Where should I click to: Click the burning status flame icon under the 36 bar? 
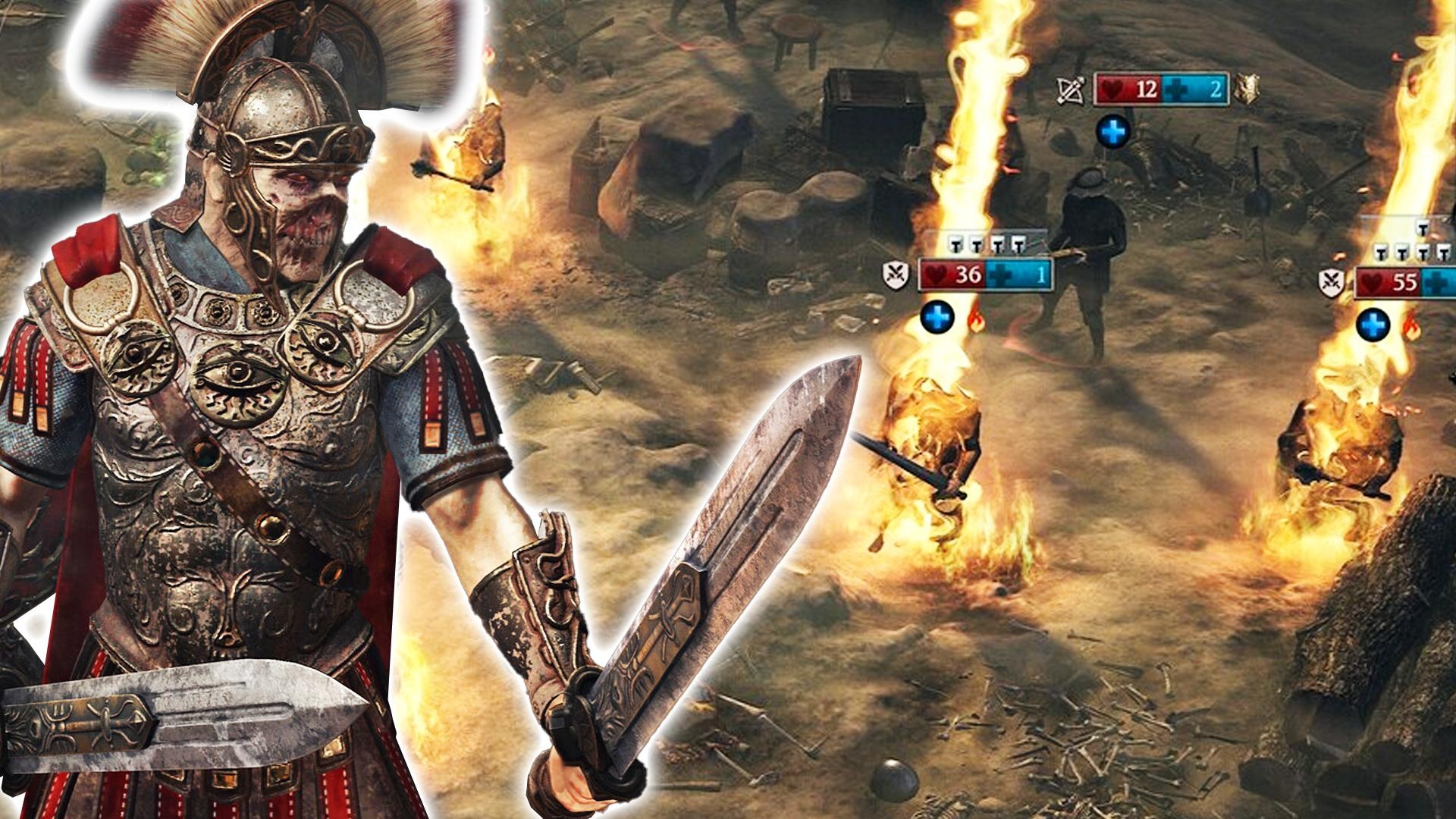pos(975,322)
